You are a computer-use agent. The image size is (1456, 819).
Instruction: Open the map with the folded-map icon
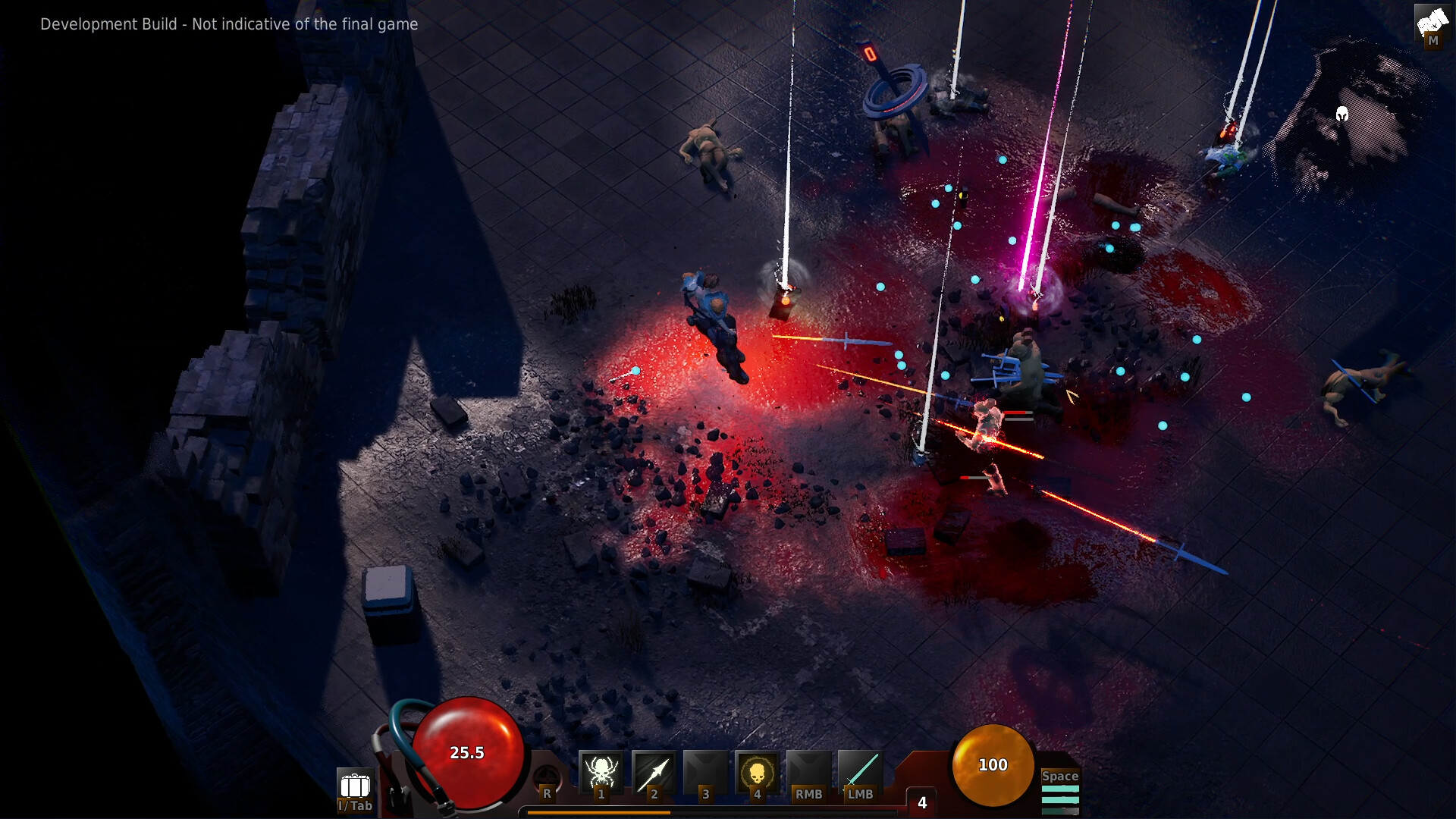[1432, 24]
